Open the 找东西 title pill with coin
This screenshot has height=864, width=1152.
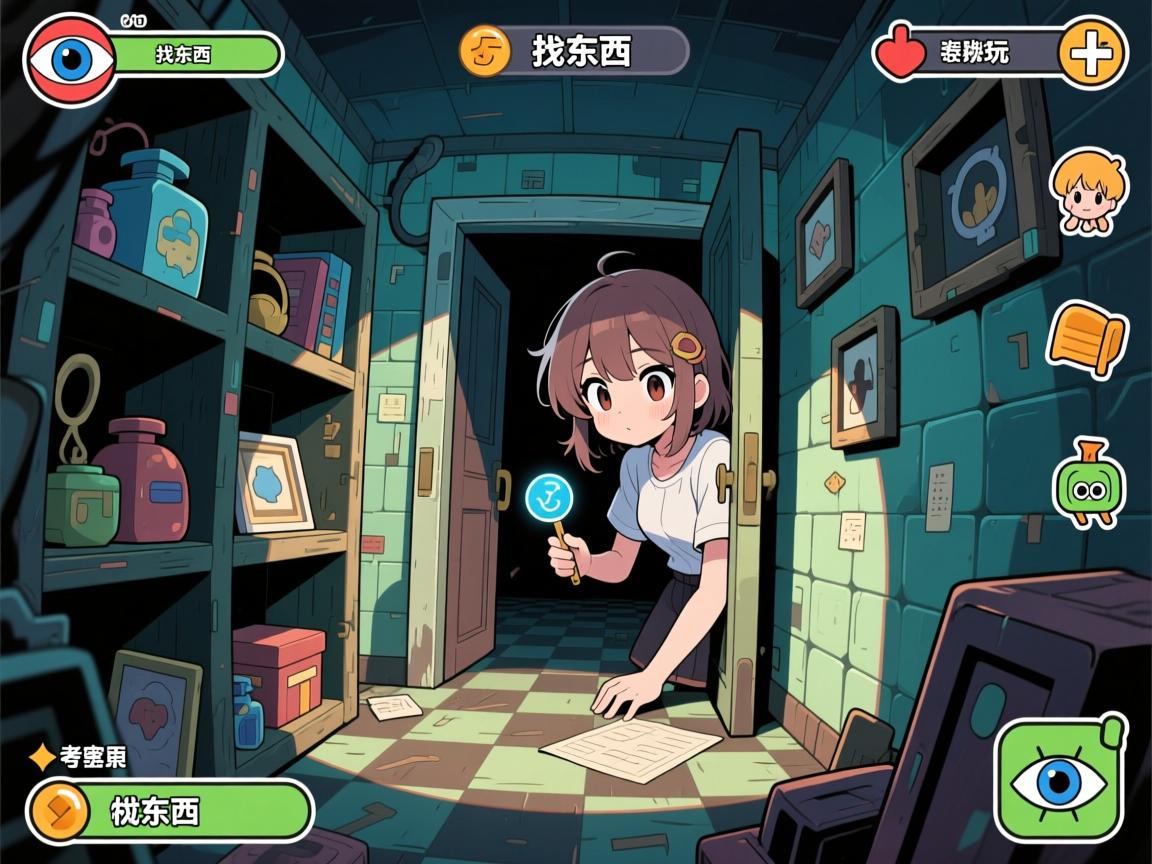coord(573,50)
